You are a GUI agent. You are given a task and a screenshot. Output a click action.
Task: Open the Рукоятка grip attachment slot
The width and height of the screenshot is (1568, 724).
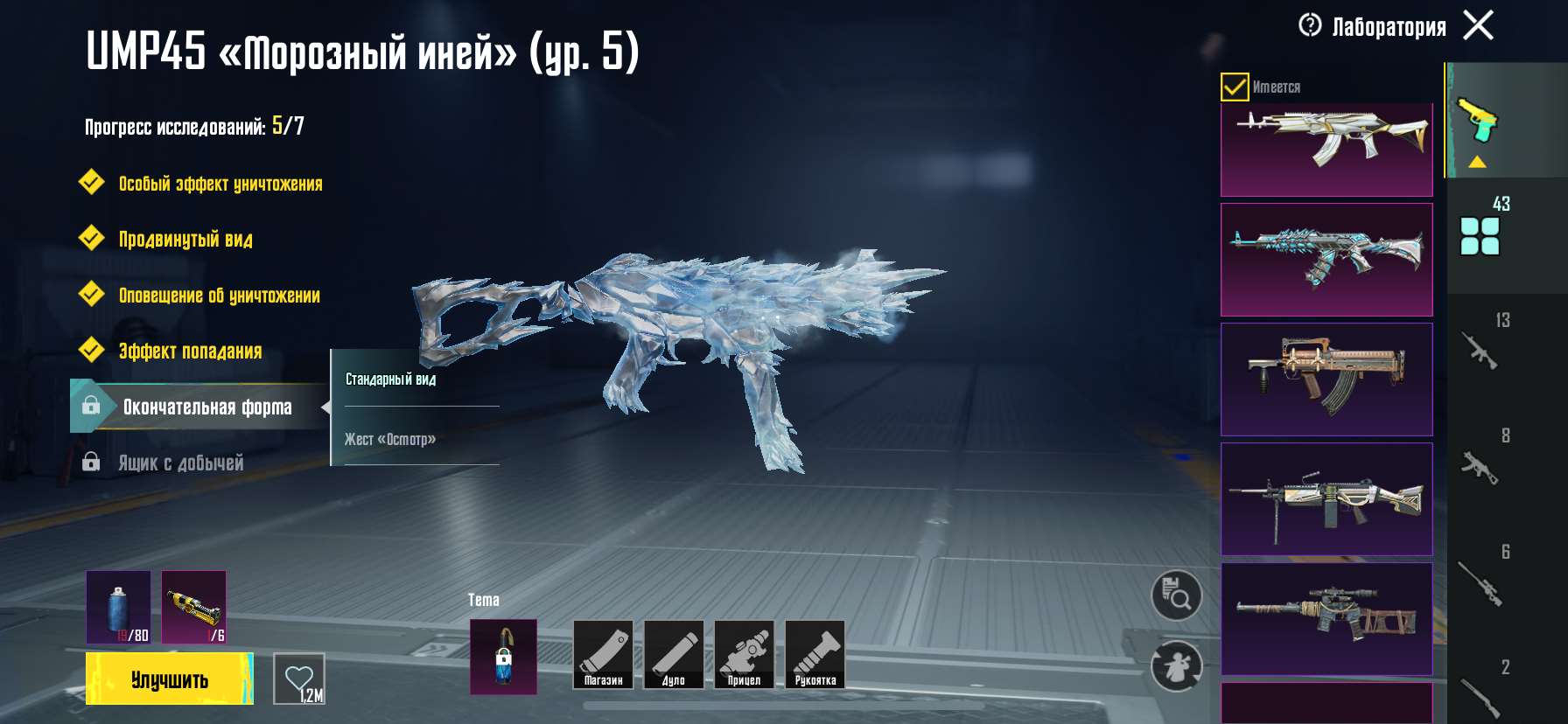[x=815, y=655]
